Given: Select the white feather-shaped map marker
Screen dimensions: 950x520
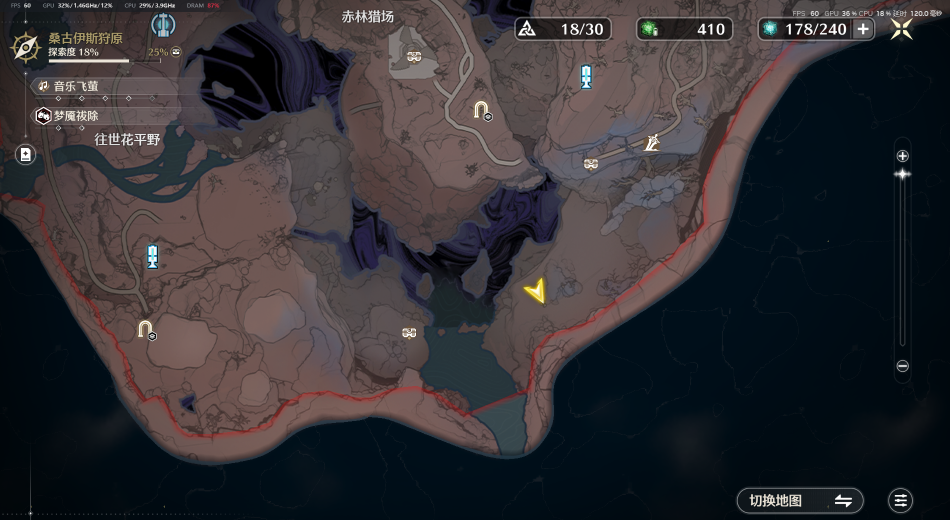Looking at the screenshot, I should click(x=652, y=144).
